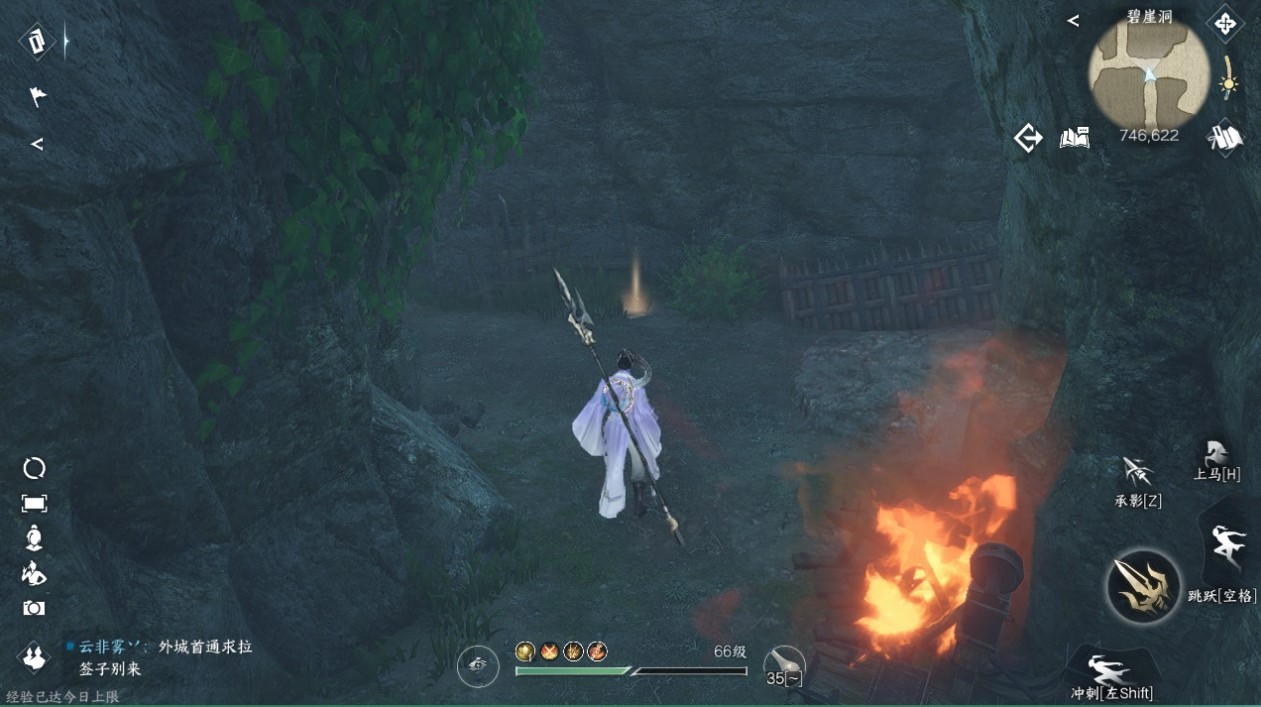Viewport: 1261px width, 707px height.
Task: Collapse the minimap with the arrow beside it
Action: [1073, 21]
